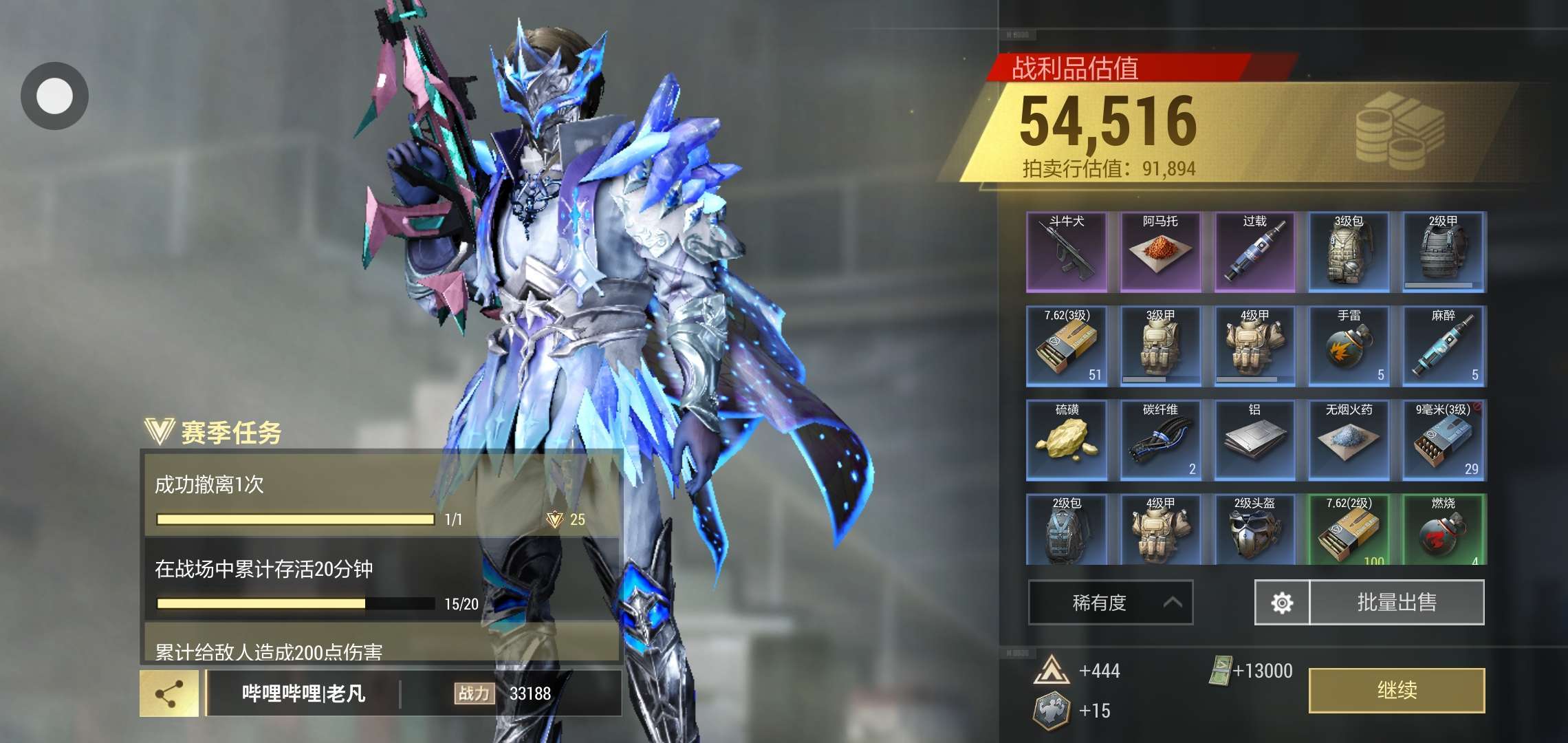The image size is (1568, 743).
Task: Select the 9毫米(3级) ammo slot
Action: coord(1443,440)
